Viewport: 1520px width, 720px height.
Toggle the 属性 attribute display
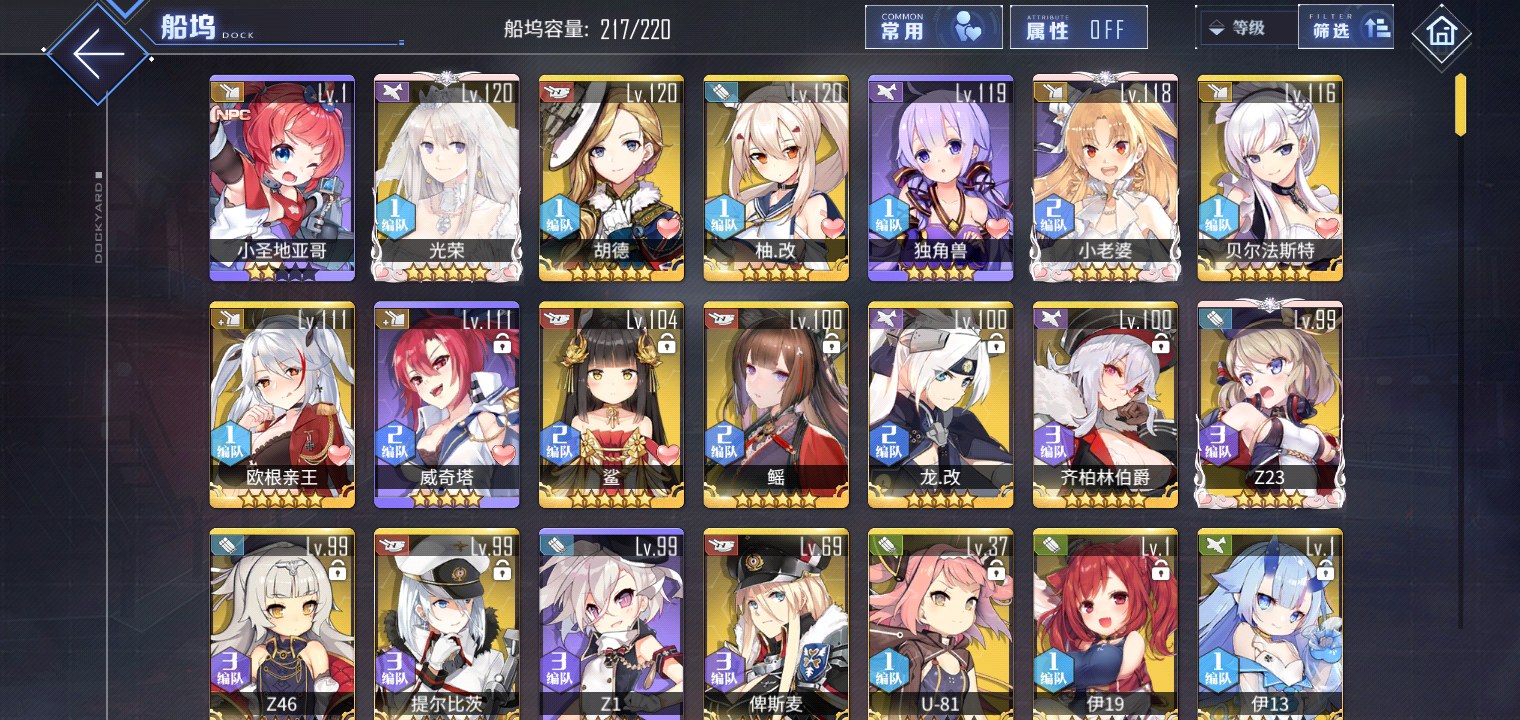pos(1078,28)
